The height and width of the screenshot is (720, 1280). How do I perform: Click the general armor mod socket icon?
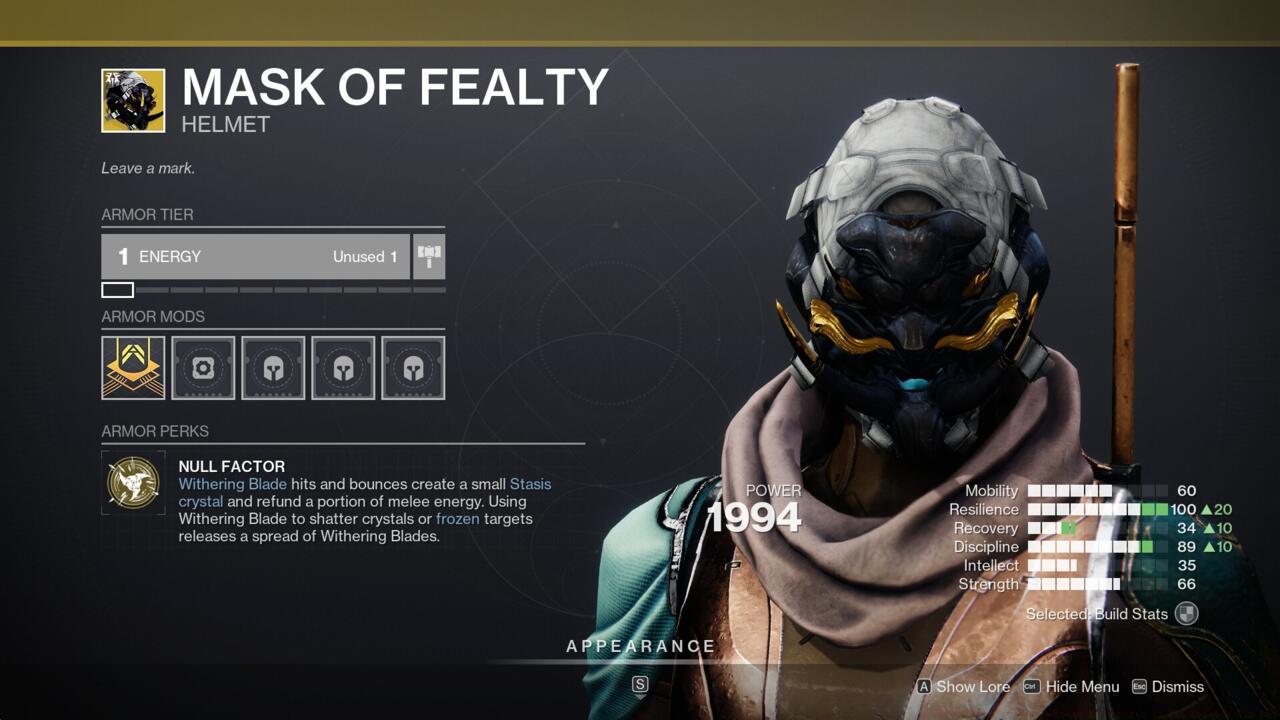click(203, 367)
